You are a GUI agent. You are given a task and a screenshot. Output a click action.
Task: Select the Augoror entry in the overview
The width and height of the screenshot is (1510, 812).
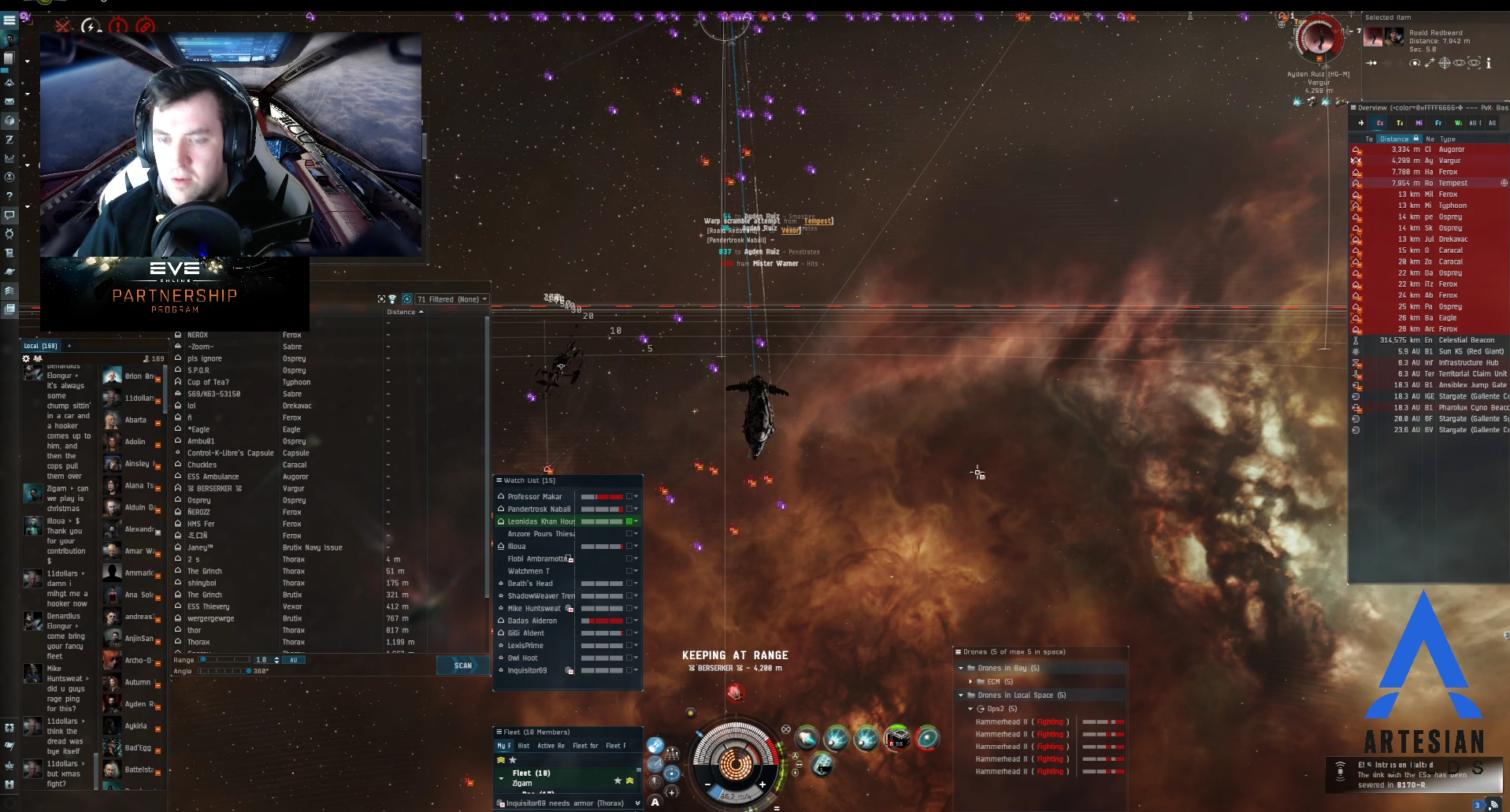pyautogui.click(x=1451, y=150)
